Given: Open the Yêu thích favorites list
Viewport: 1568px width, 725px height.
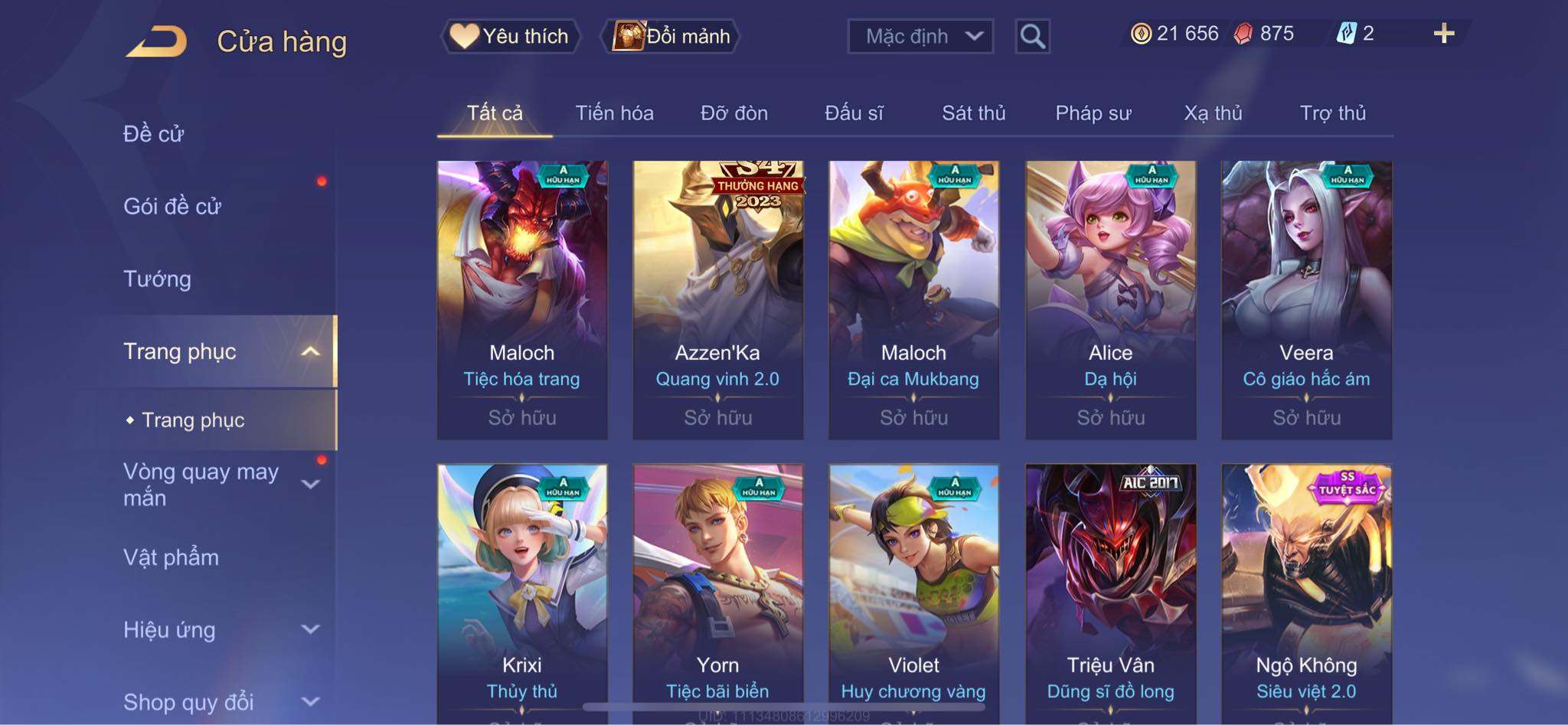Looking at the screenshot, I should 510,36.
